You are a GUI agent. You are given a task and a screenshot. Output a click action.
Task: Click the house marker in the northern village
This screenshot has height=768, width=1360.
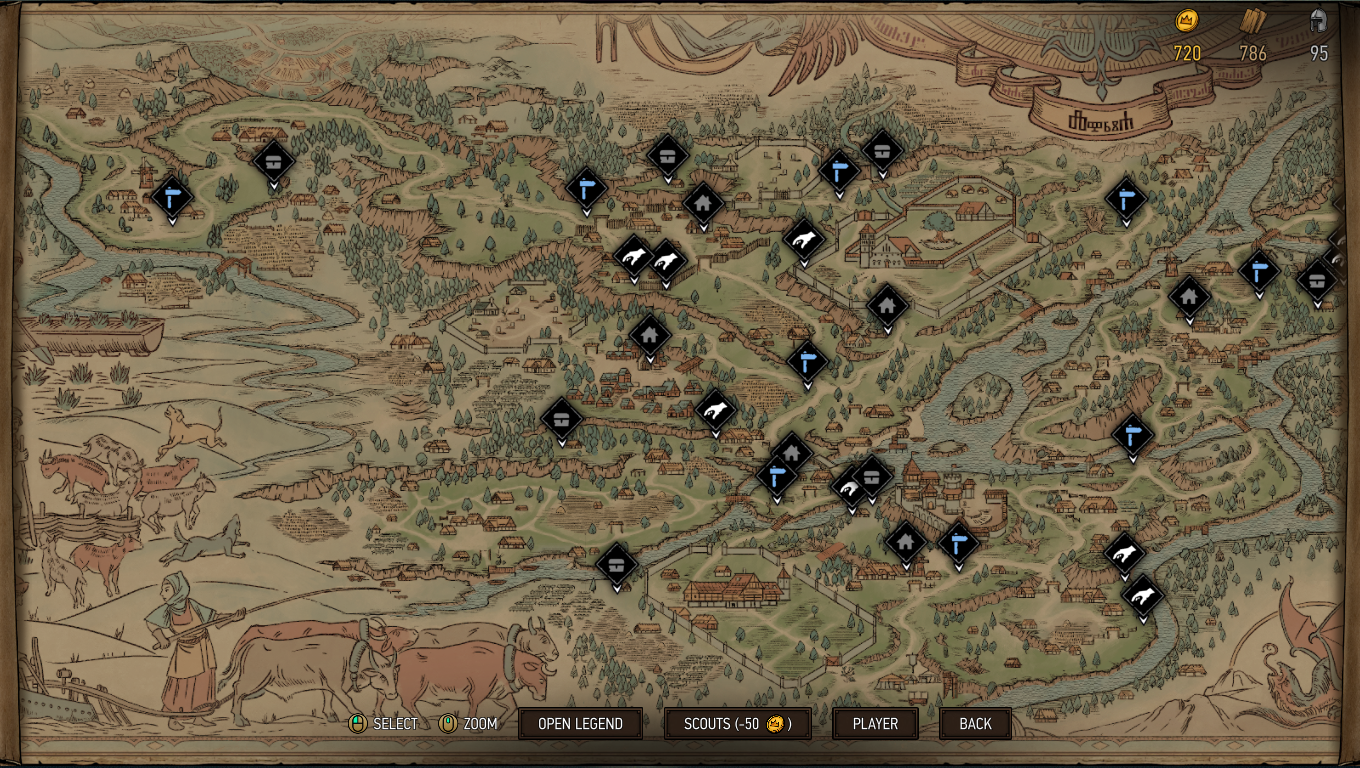tap(704, 204)
